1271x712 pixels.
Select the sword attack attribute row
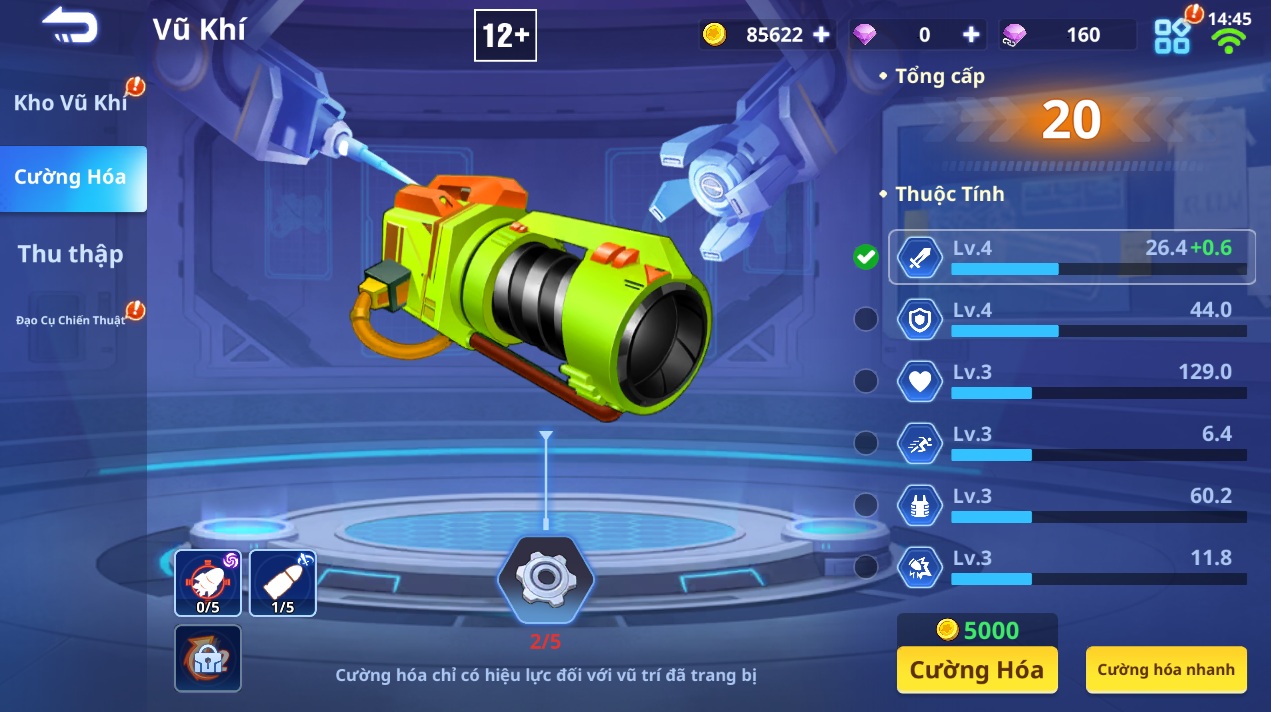(1070, 257)
